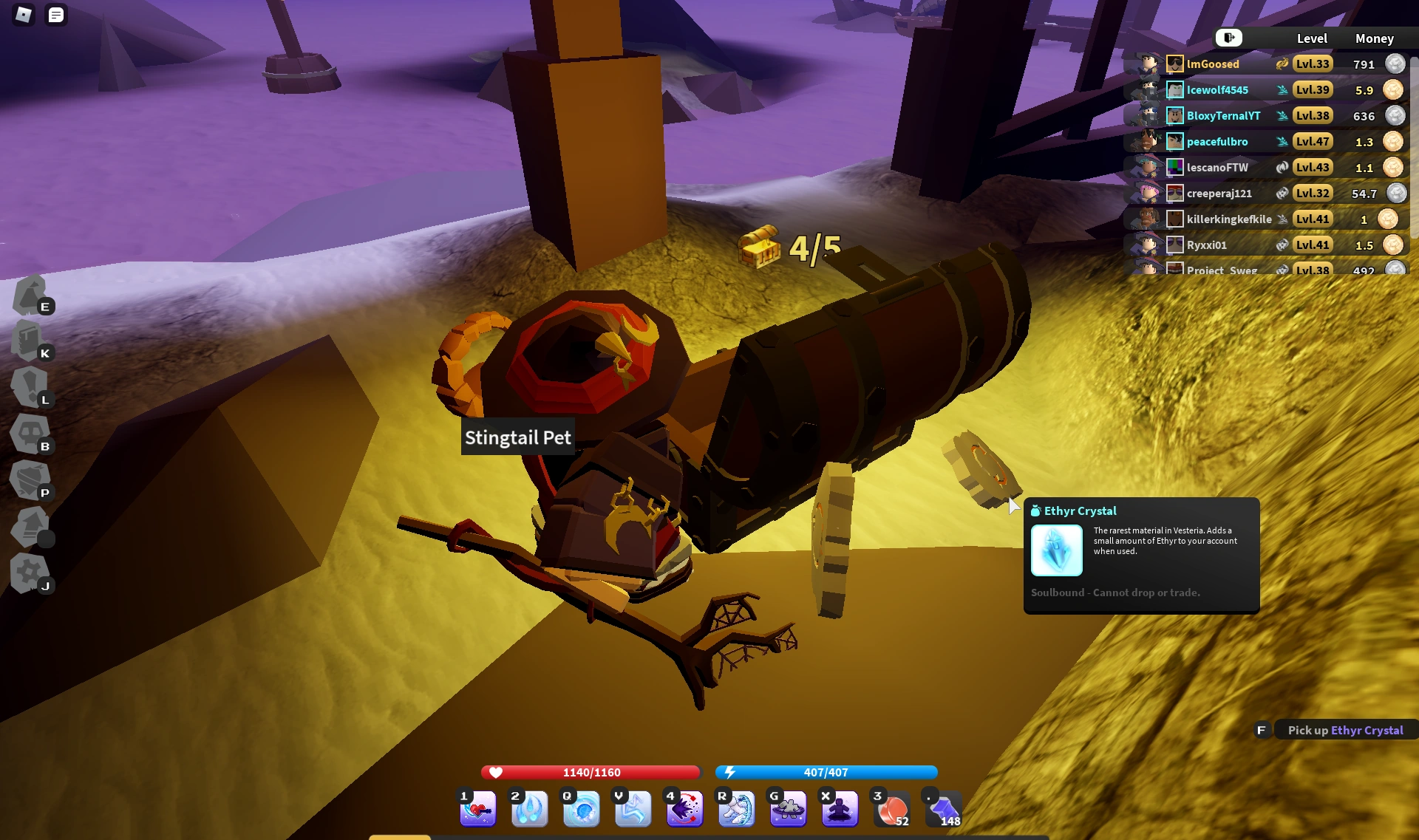Open the settings gear icon labeled J
Viewport: 1419px width, 840px height.
(x=30, y=573)
